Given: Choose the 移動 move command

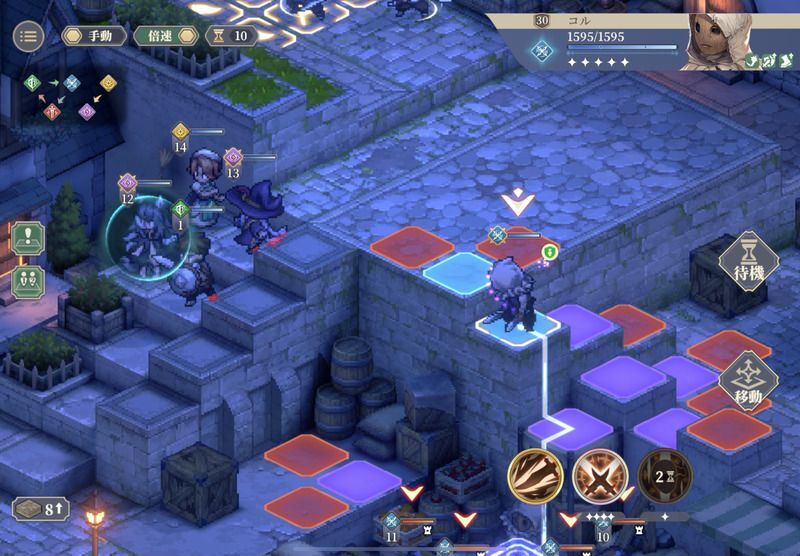Looking at the screenshot, I should 748,380.
